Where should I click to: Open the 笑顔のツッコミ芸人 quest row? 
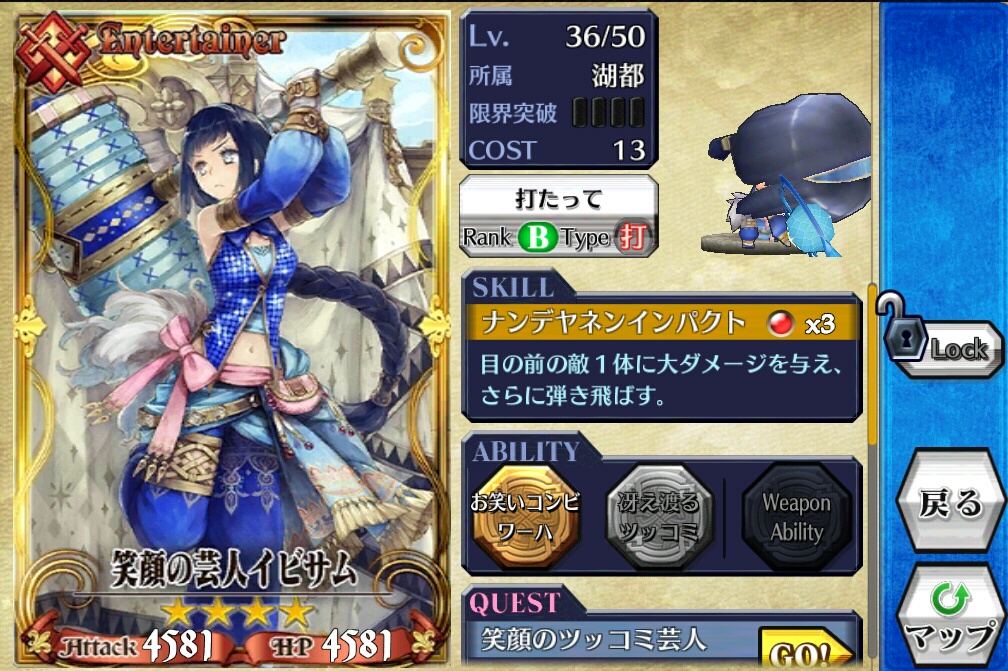pos(610,640)
